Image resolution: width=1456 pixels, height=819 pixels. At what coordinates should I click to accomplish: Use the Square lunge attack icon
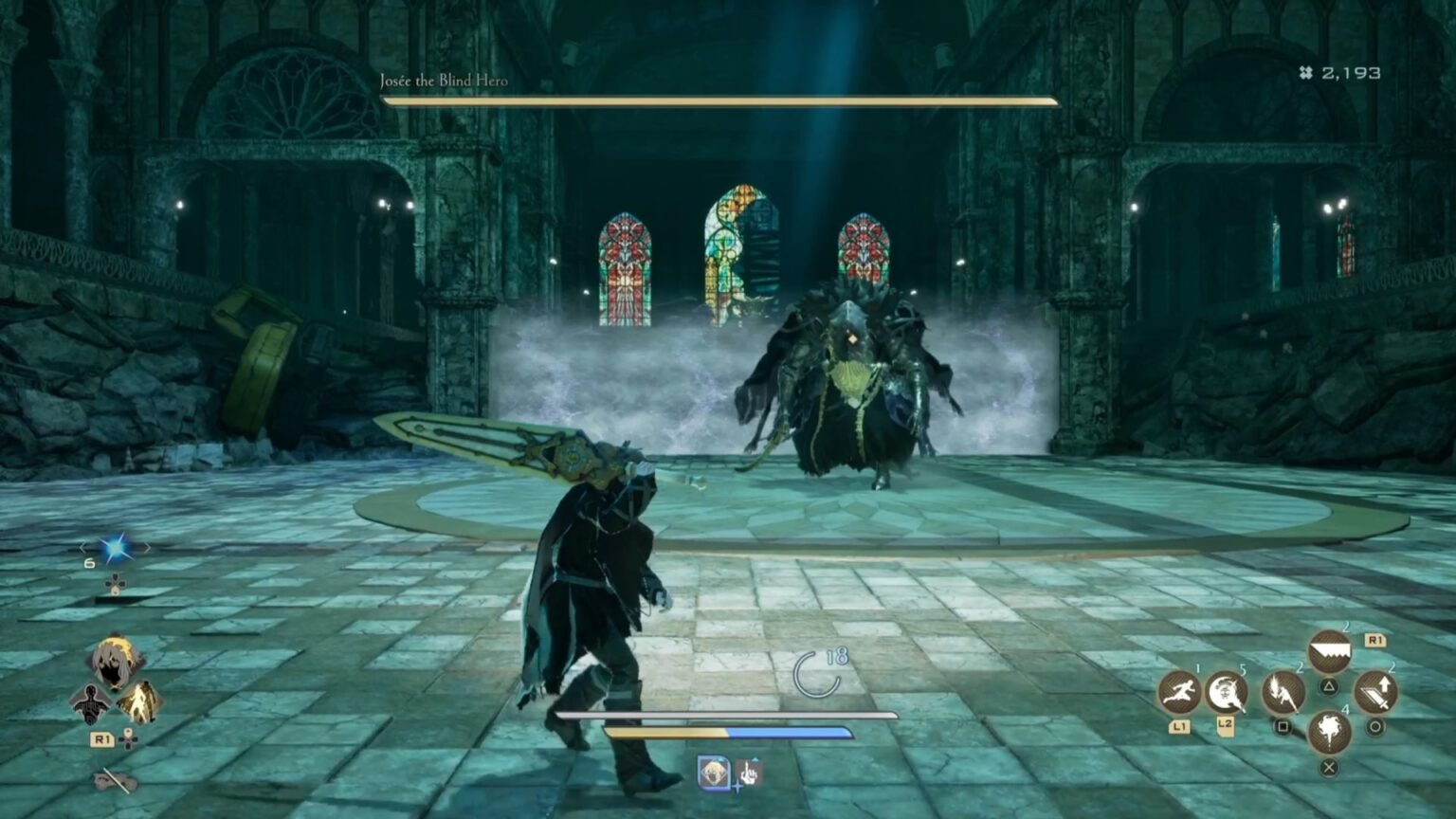coord(1283,693)
